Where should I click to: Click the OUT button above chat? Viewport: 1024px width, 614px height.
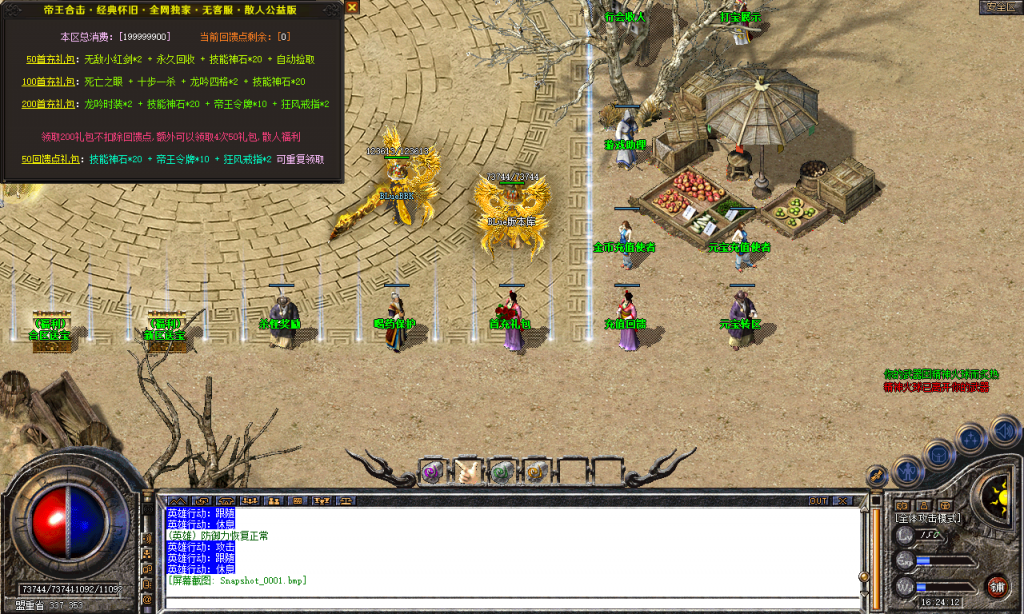point(818,500)
